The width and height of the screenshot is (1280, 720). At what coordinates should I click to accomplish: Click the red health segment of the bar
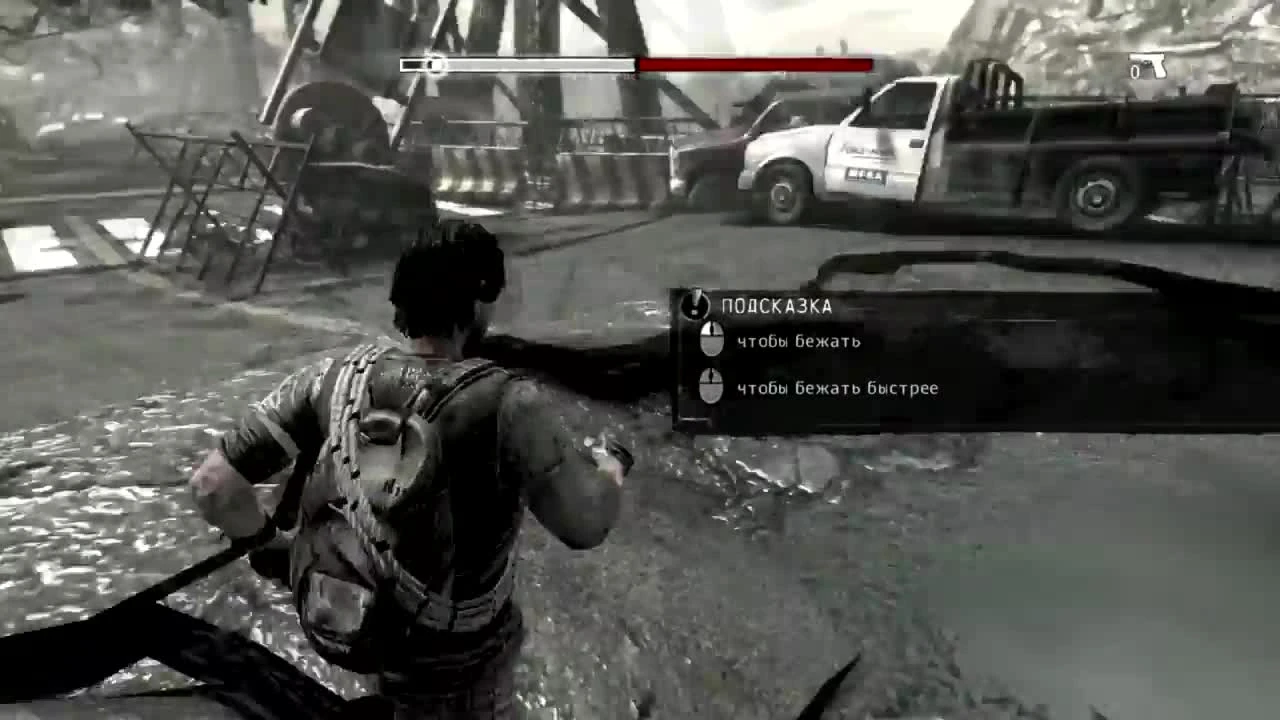pos(750,66)
